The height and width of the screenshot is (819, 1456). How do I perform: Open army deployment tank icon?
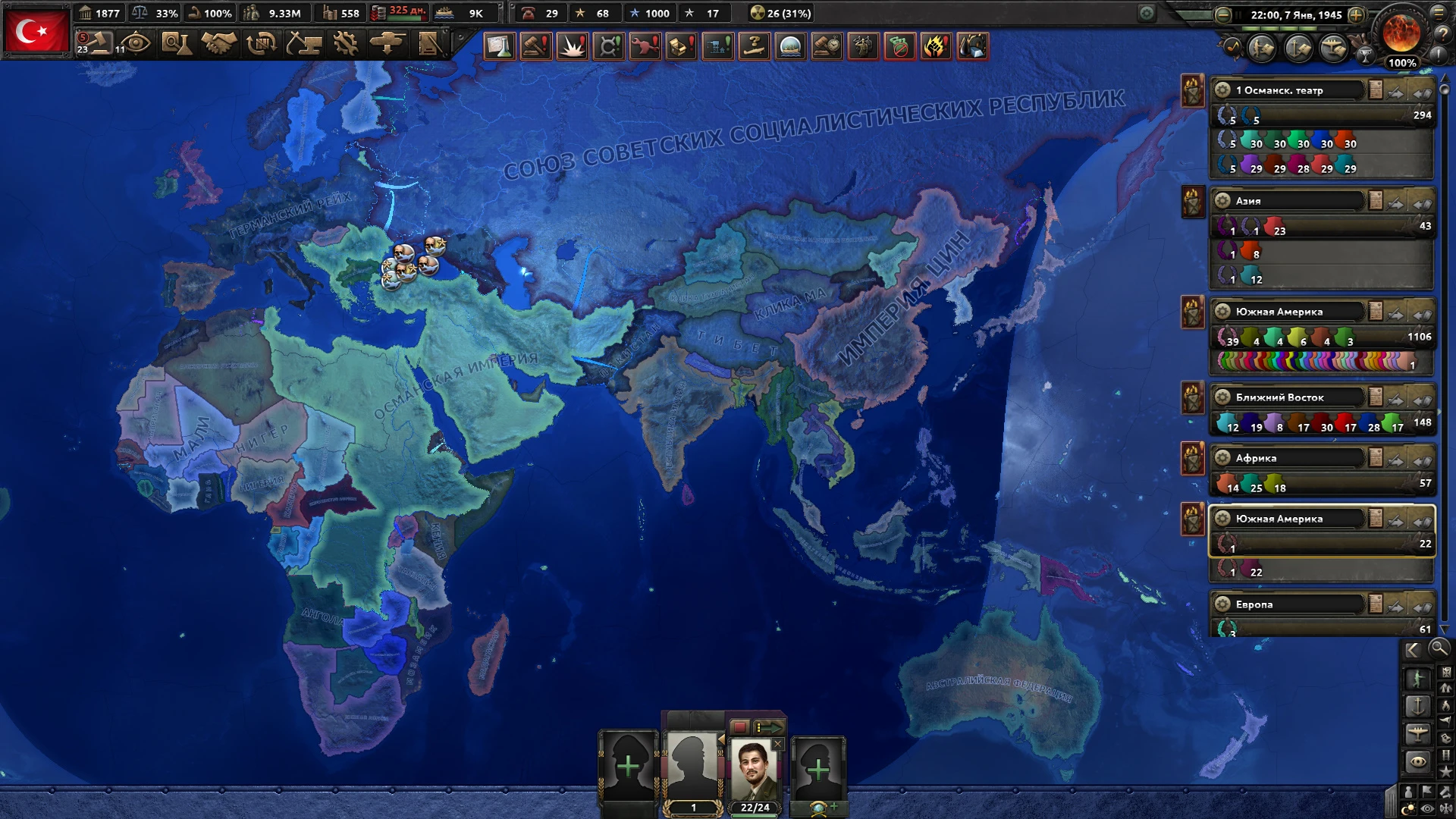(388, 44)
